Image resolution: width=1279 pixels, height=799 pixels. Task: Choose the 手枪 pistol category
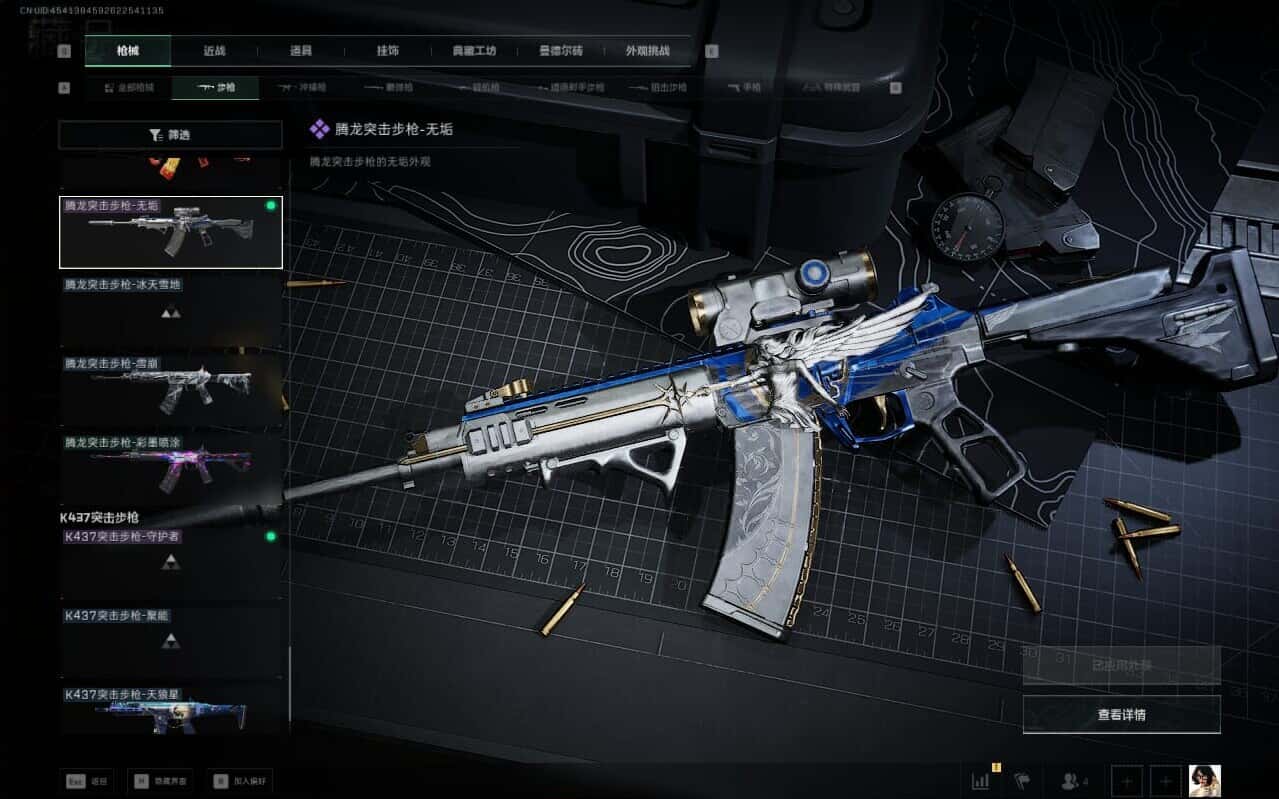click(x=744, y=88)
